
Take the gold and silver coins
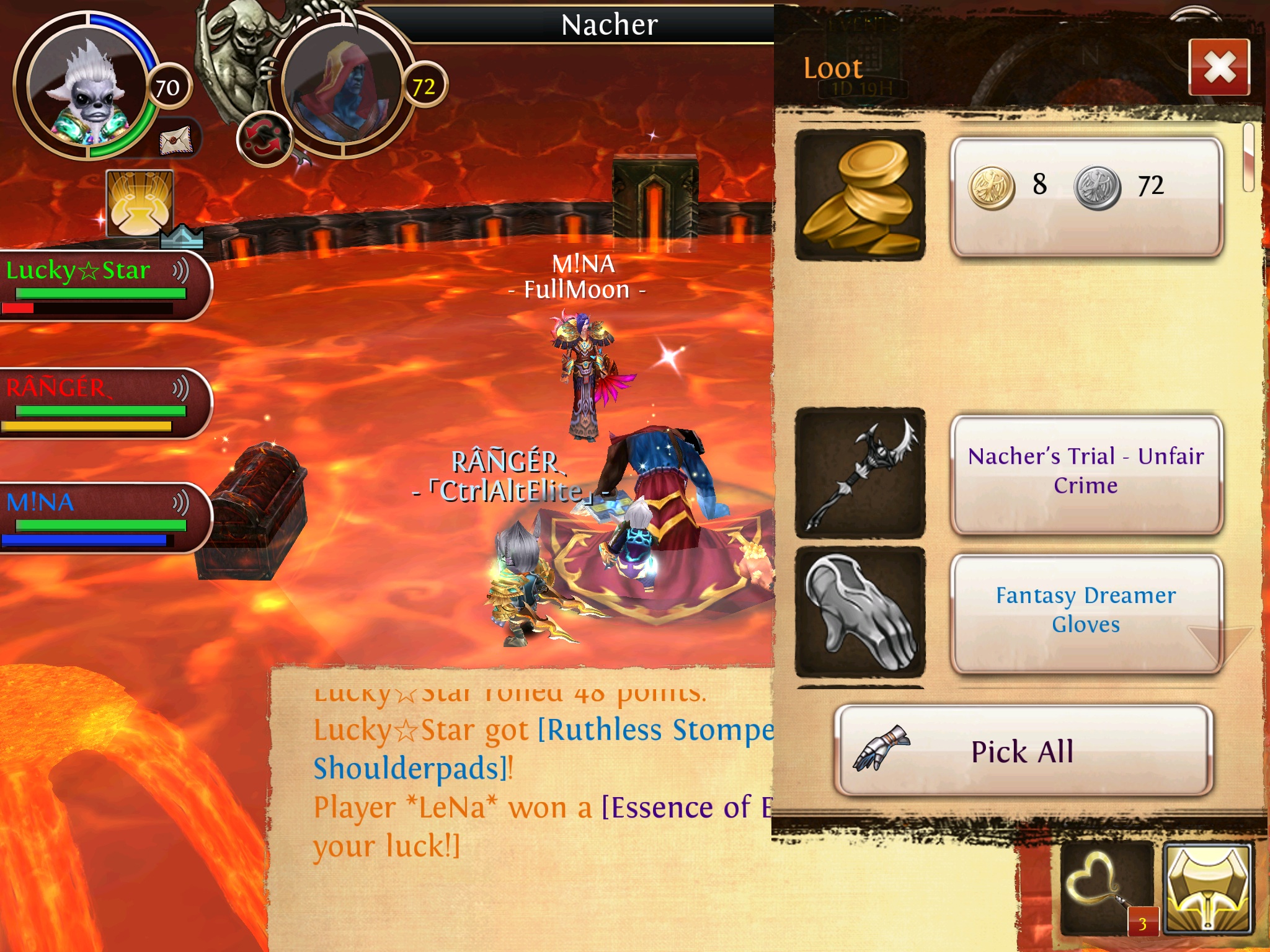pyautogui.click(x=1086, y=196)
